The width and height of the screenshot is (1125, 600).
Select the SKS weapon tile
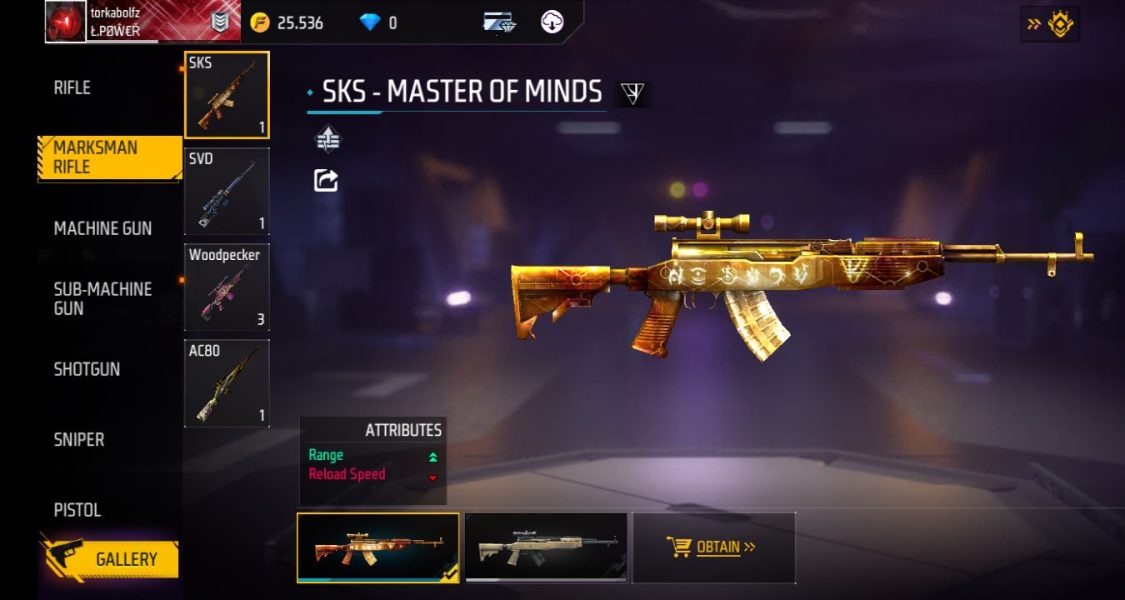pos(227,95)
